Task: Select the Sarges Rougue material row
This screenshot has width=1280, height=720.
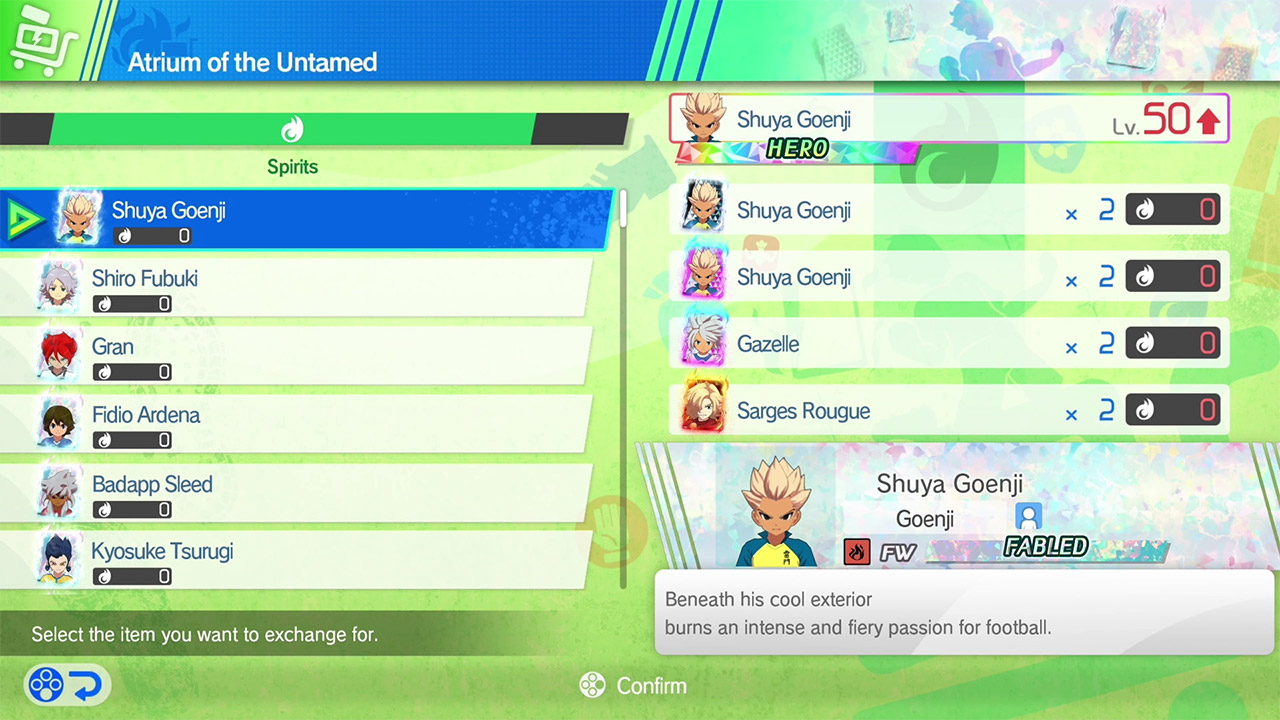Action: point(948,411)
